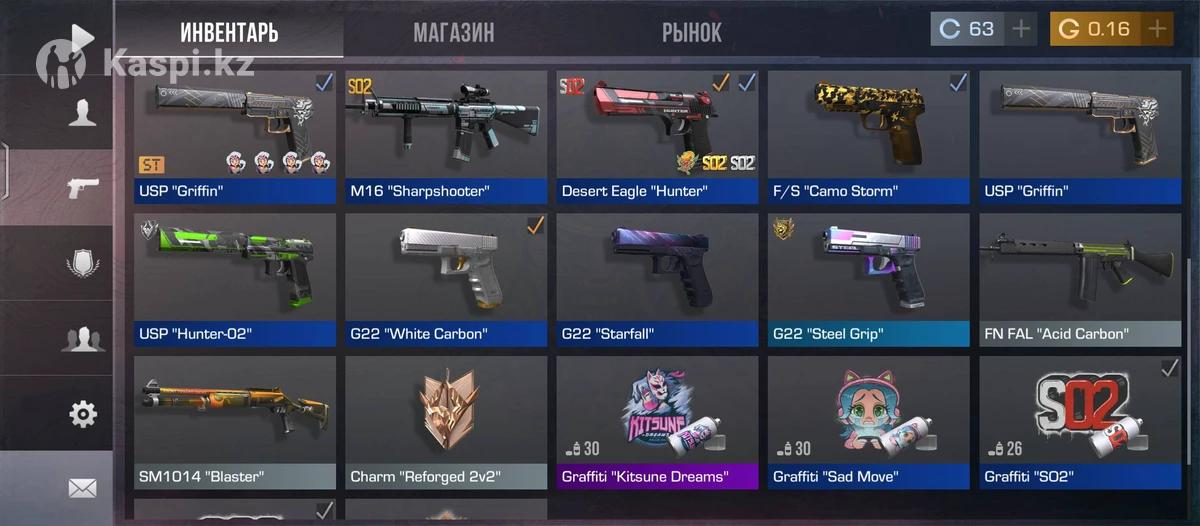This screenshot has width=1200, height=526.
Task: Open the friends sidebar icon
Action: pos(82,339)
